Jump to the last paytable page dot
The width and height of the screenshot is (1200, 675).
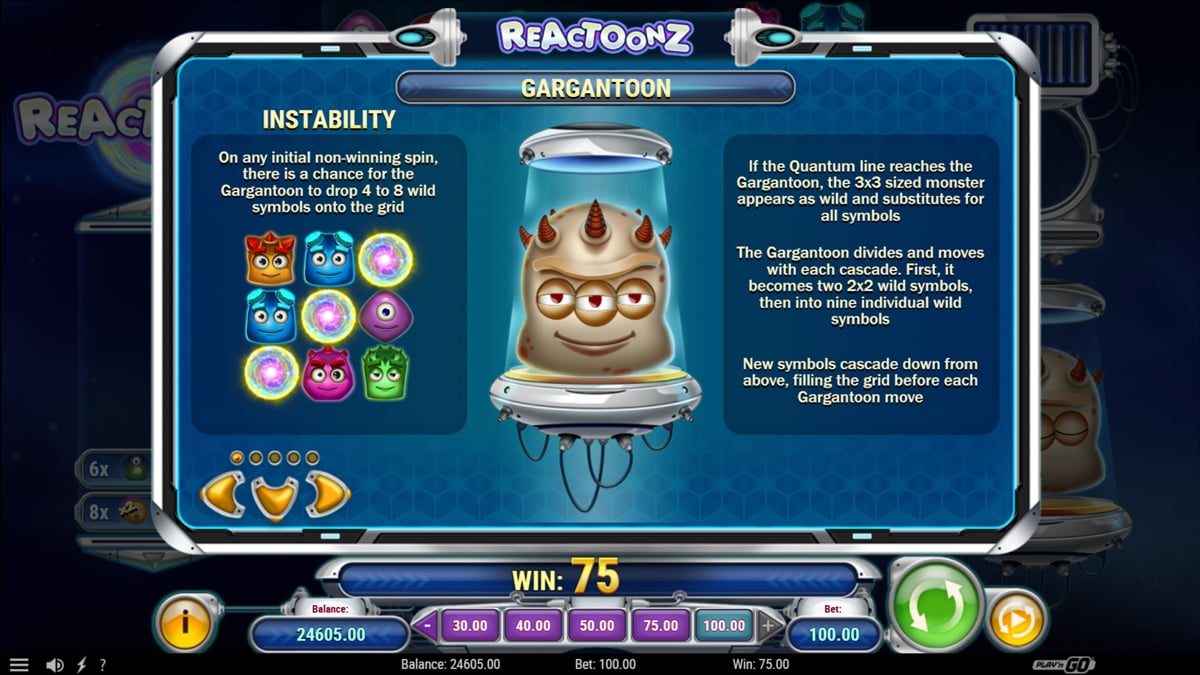[312, 458]
